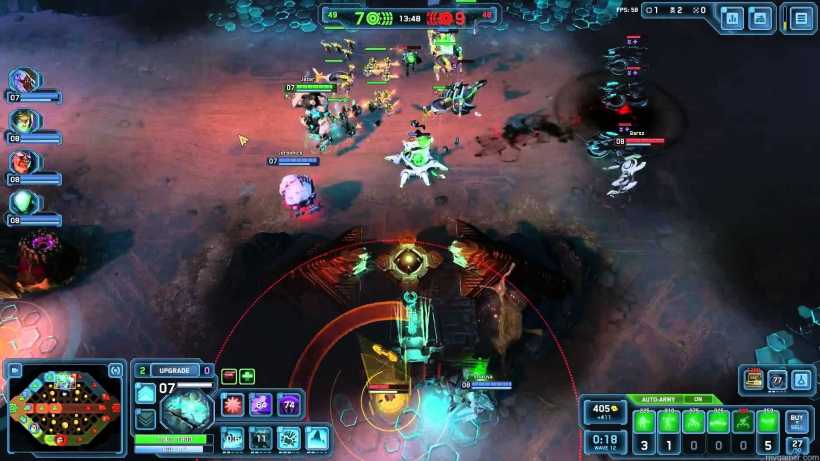Image resolution: width=820 pixels, height=461 pixels.
Task: Click the flask research icon
Action: click(800, 380)
